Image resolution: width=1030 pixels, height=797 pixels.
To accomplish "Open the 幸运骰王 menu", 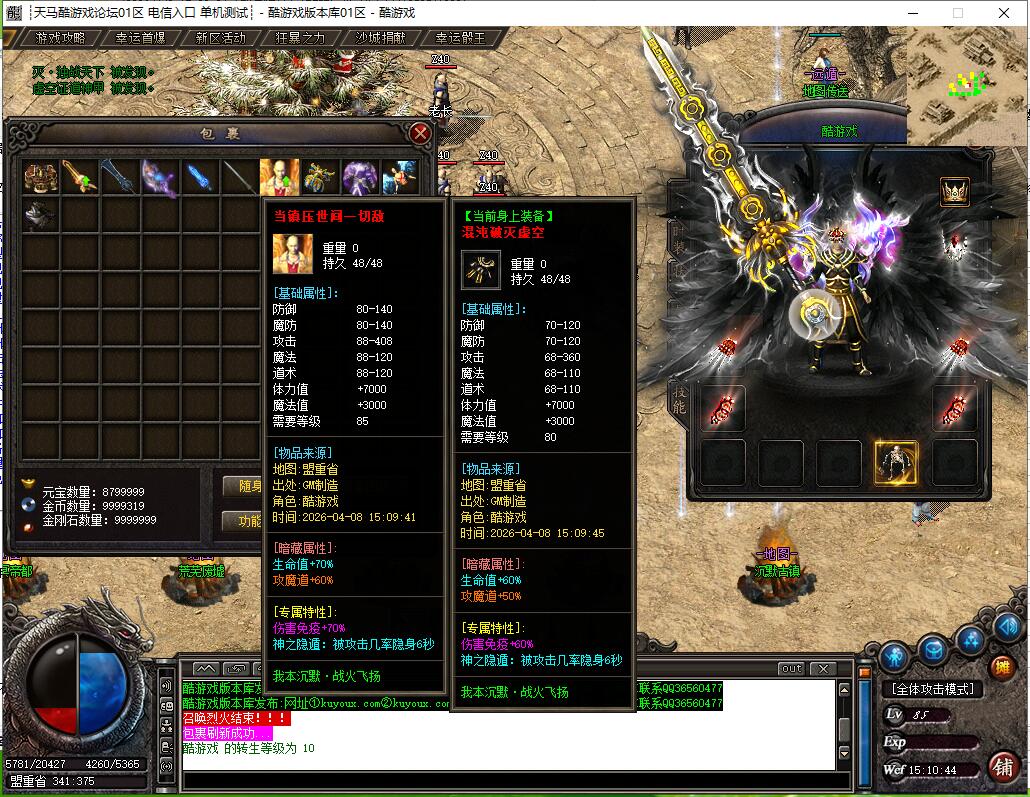I will [x=460, y=38].
